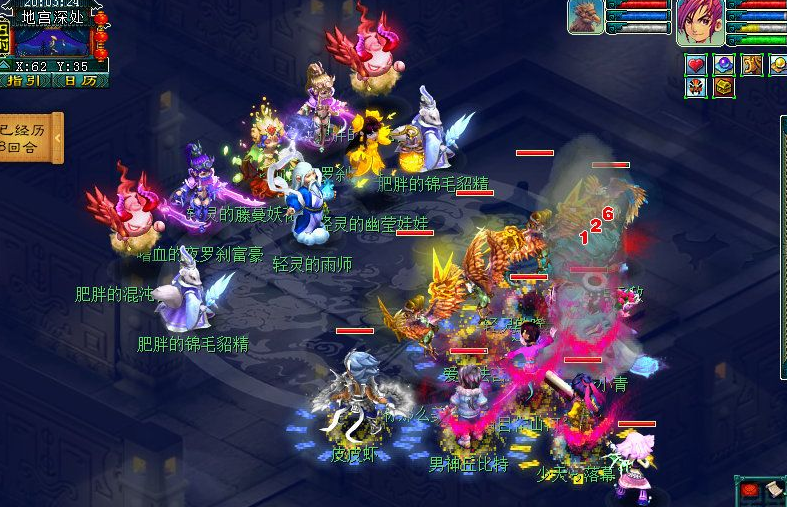Open the golden treasure chest icon
Screen dimensions: 787x507
click(x=724, y=87)
